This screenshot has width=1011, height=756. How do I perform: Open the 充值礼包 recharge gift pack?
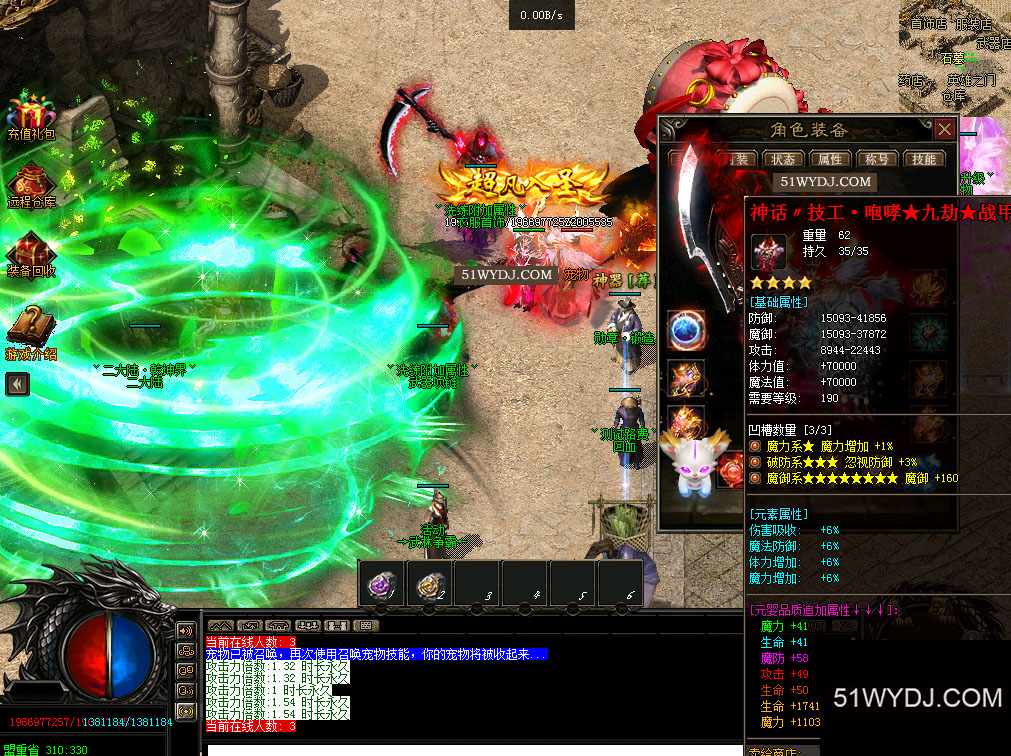(x=32, y=115)
